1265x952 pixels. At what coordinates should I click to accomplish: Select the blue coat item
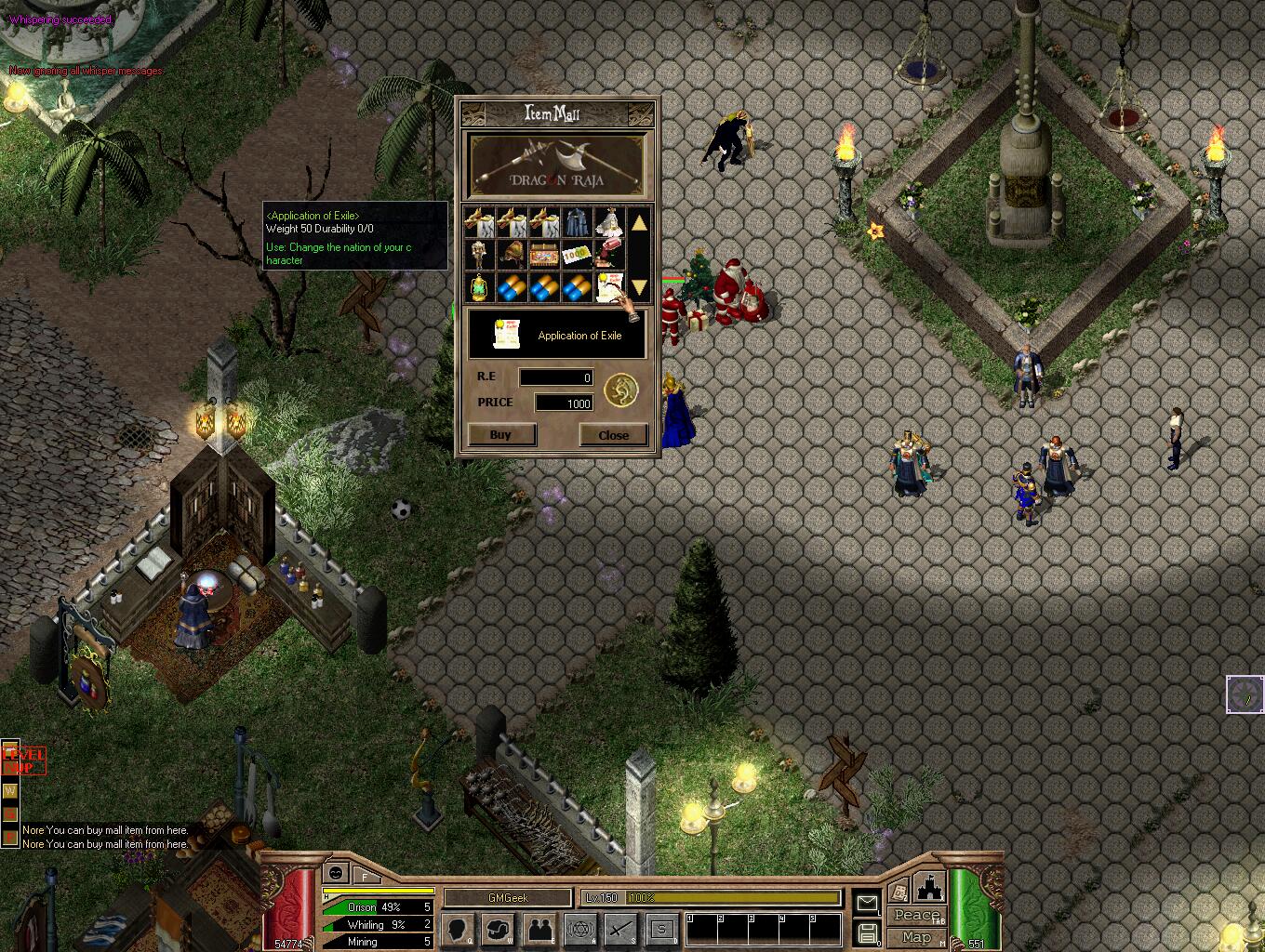pyautogui.click(x=577, y=223)
